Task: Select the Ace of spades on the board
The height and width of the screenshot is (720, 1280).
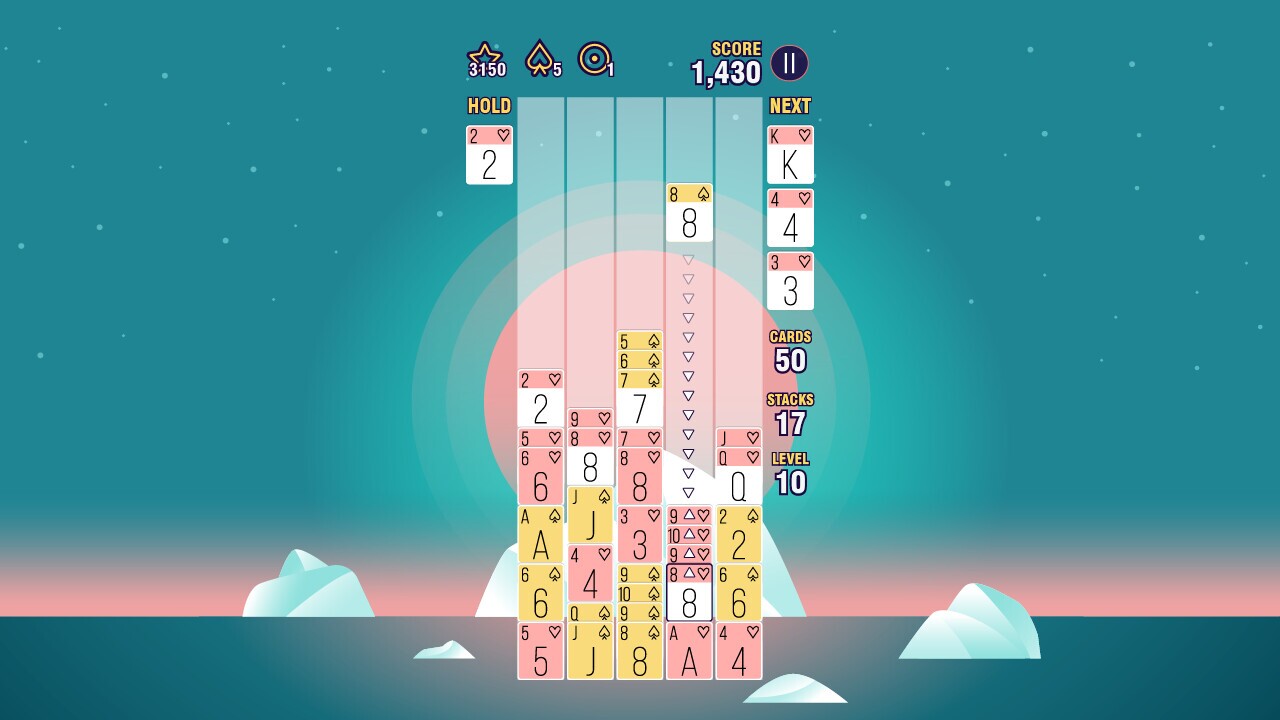Action: click(541, 535)
